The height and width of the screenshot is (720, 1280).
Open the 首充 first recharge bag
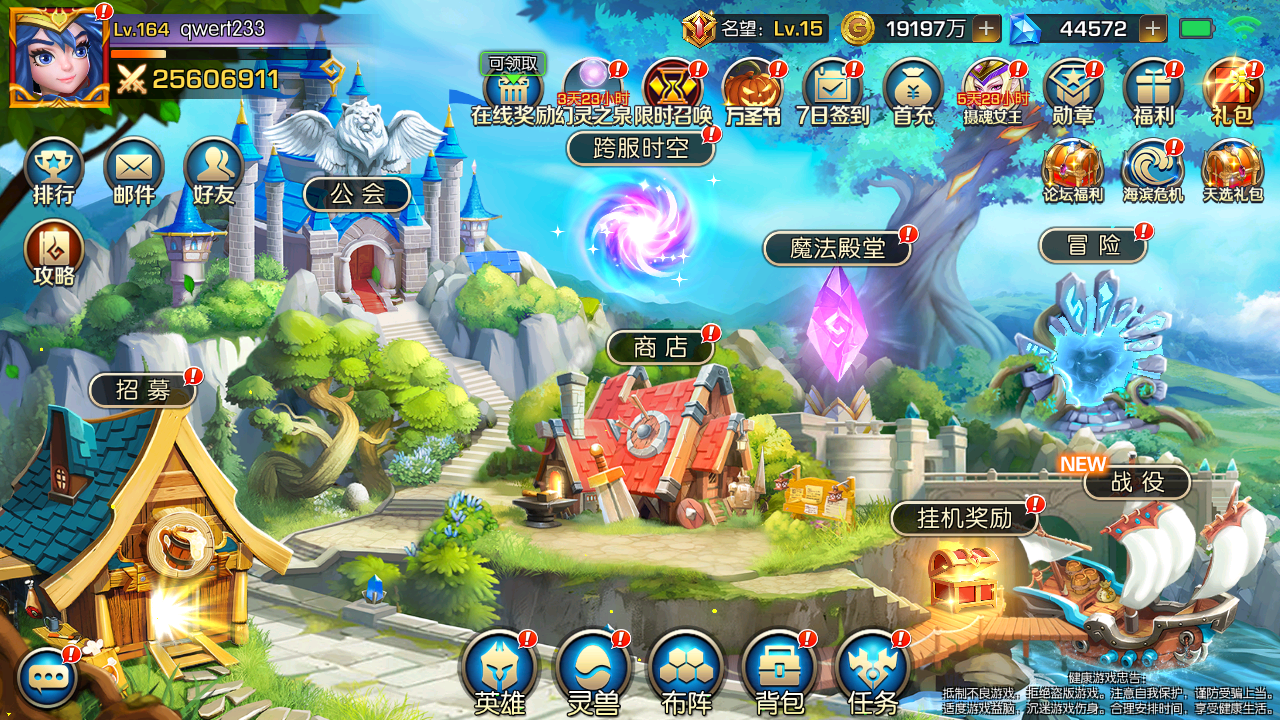click(x=913, y=90)
